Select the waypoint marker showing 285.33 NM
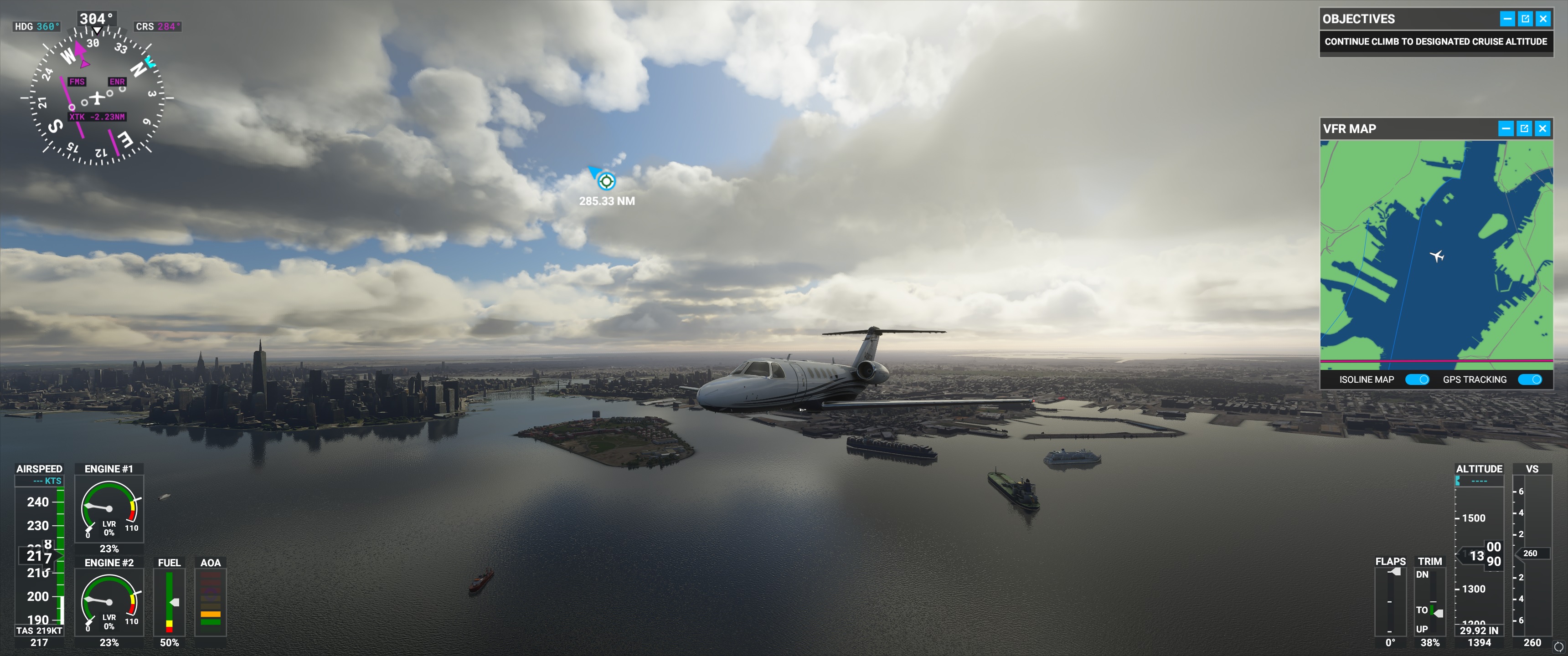 tap(606, 181)
